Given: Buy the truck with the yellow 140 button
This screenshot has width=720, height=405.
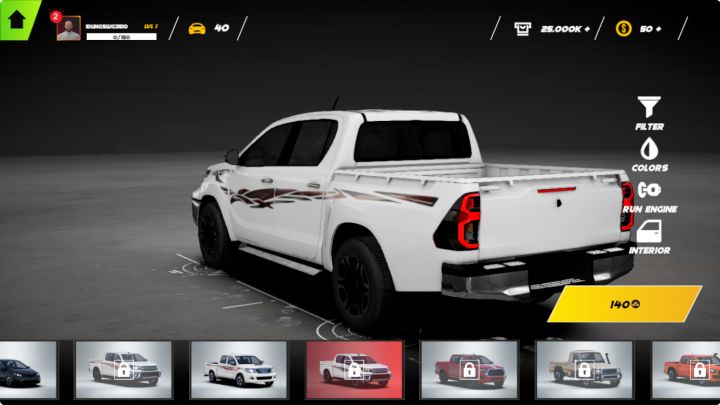Looking at the screenshot, I should 625,304.
